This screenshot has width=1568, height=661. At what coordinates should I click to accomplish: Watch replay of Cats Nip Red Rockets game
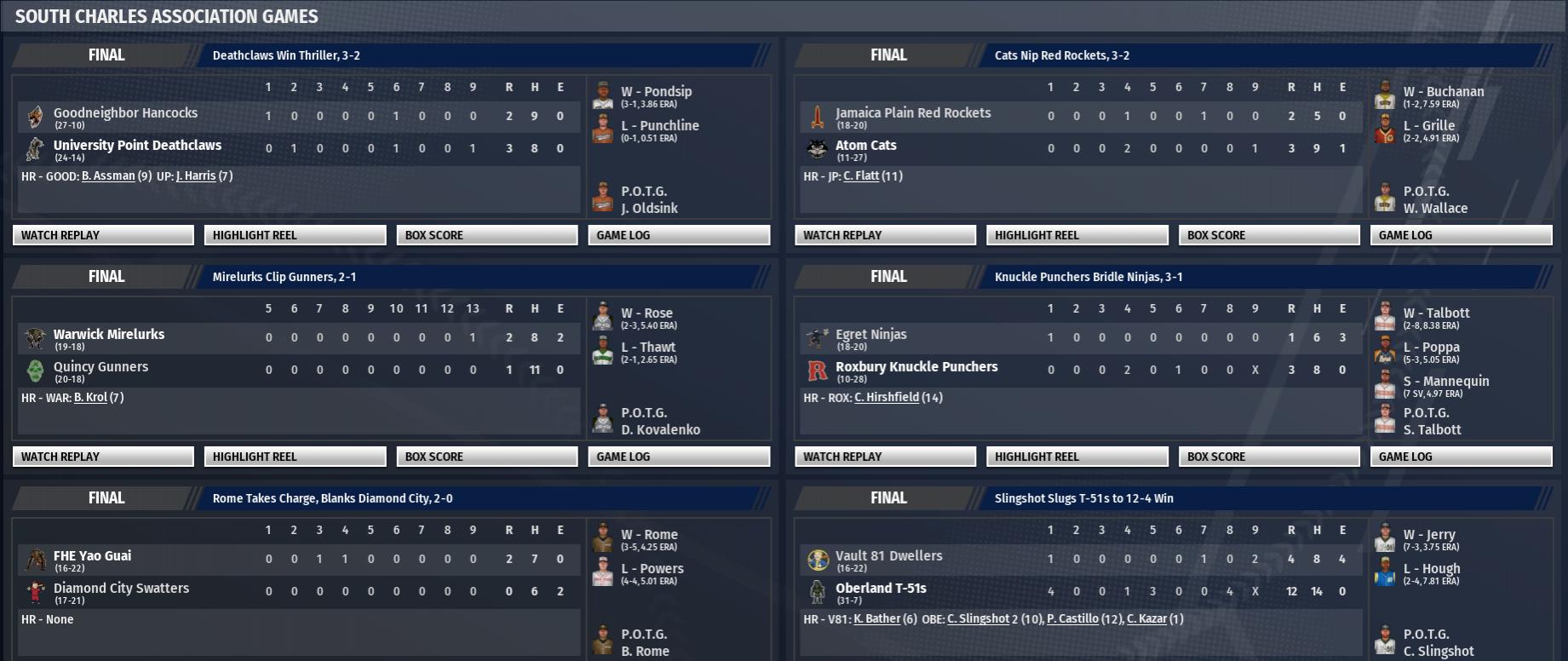pos(885,235)
